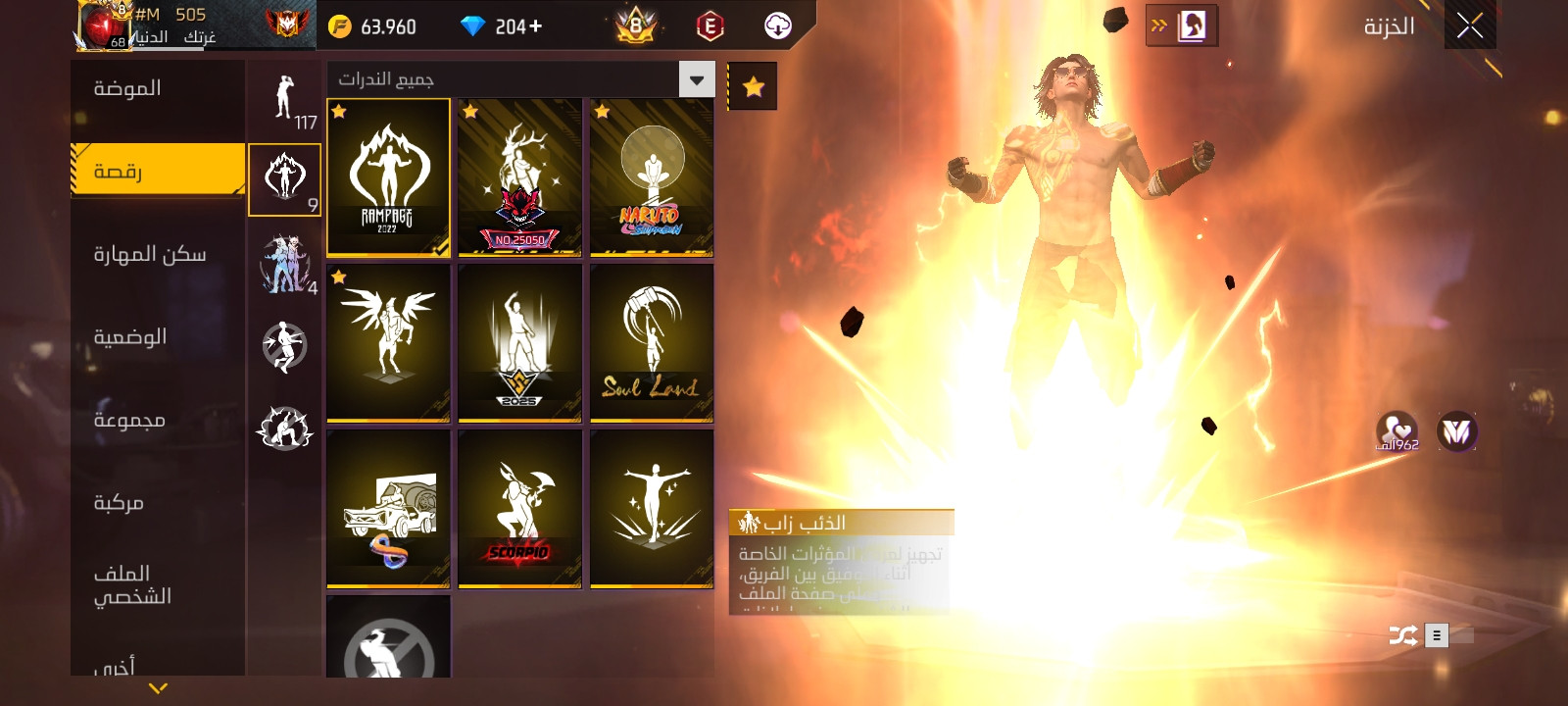1568x706 pixels.
Task: Pick the Naruto Shippuden emote card
Action: pyautogui.click(x=652, y=177)
